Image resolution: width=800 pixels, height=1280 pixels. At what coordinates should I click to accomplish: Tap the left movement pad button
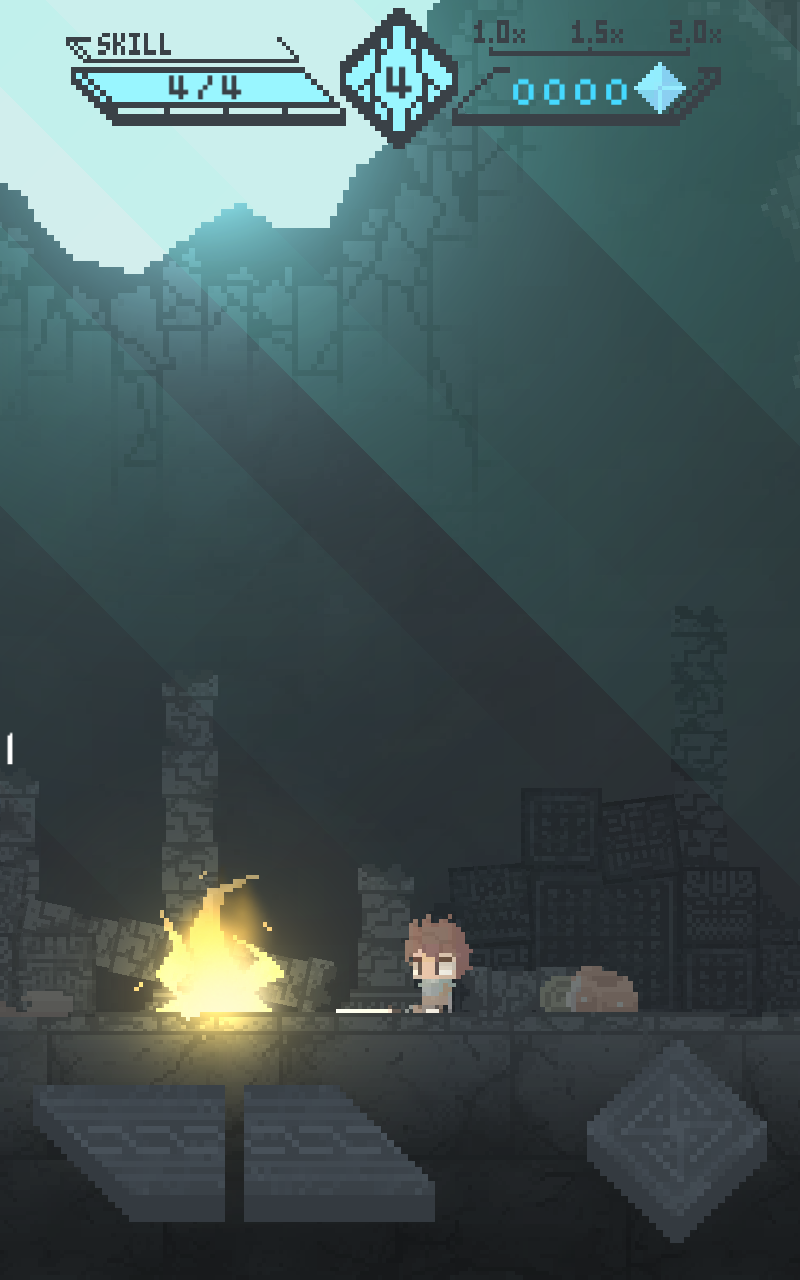tap(130, 1153)
